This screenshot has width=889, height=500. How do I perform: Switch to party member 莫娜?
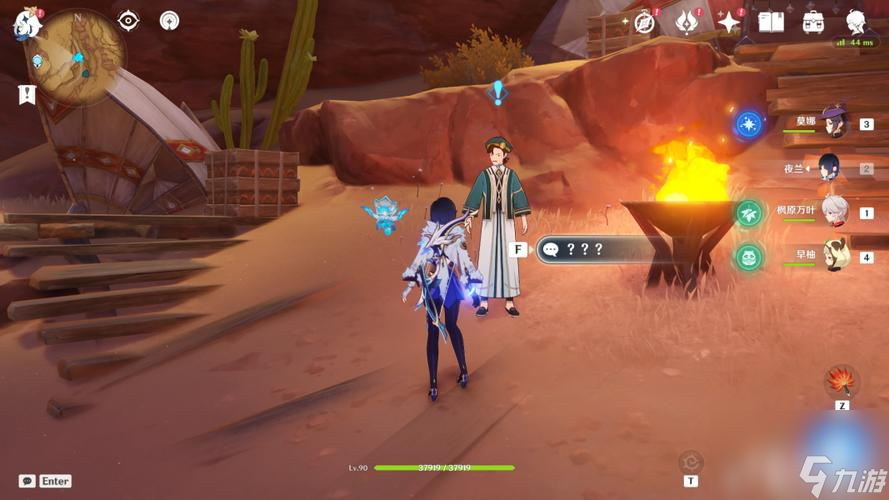[x=834, y=123]
